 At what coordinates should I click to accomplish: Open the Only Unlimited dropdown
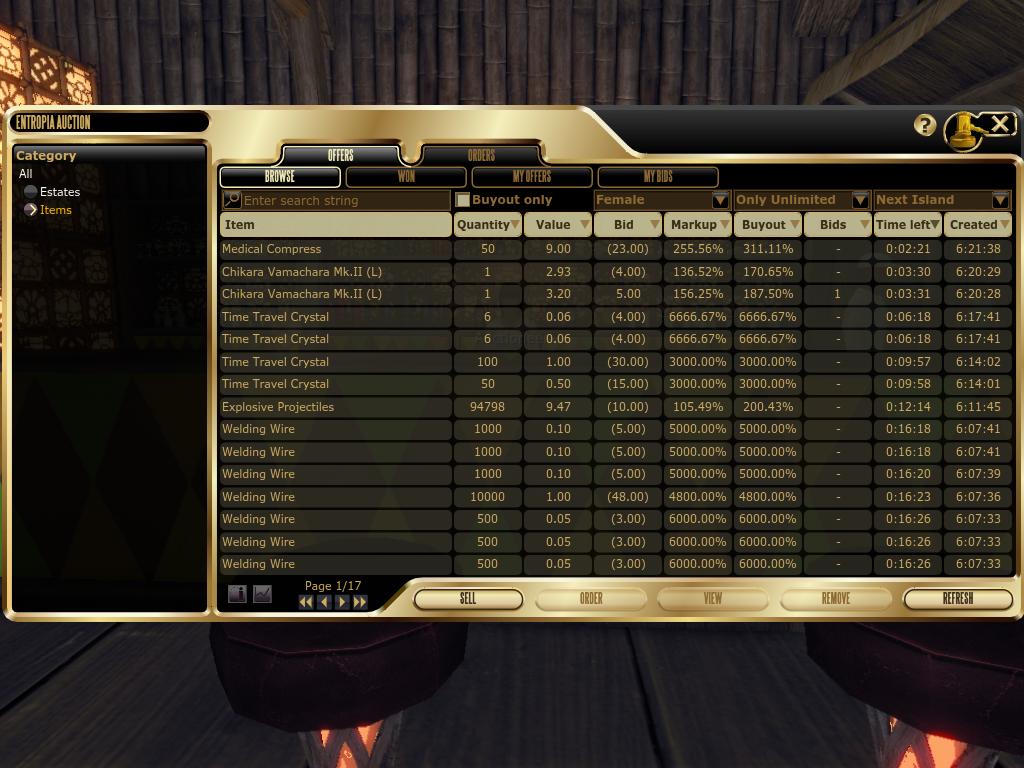(860, 200)
